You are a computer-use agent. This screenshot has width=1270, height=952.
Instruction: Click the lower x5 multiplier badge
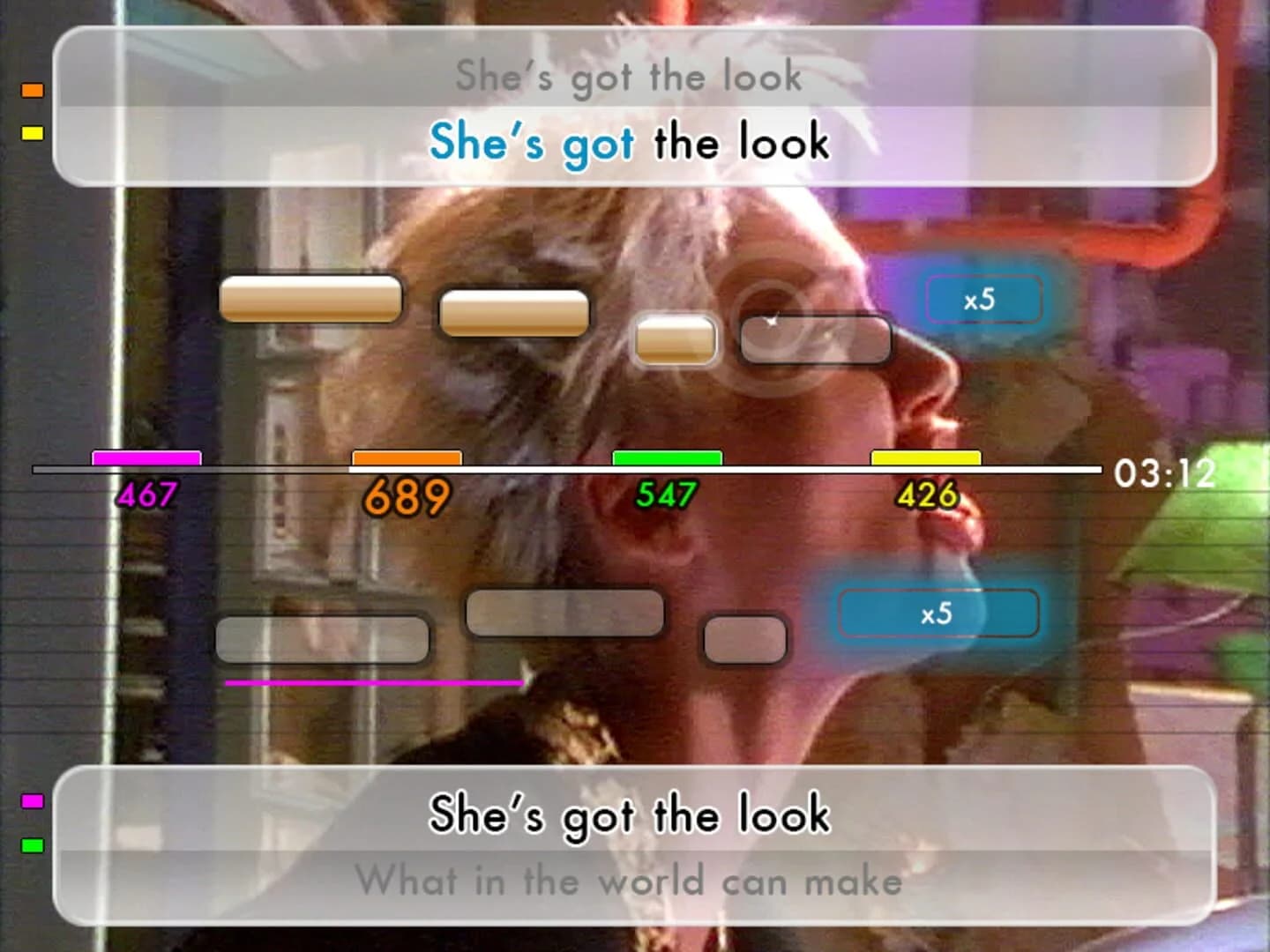[x=938, y=614]
